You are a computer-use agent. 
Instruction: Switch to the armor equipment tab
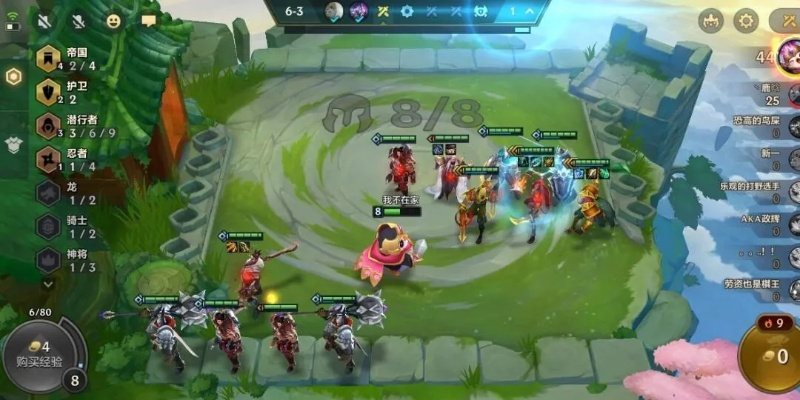(x=13, y=145)
